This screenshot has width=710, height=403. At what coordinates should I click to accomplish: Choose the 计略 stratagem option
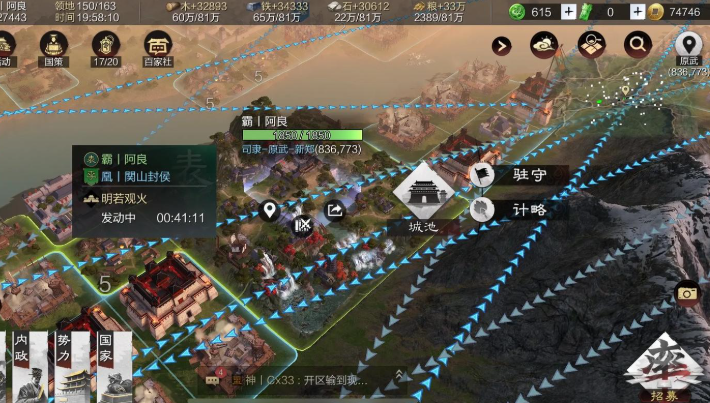520,210
